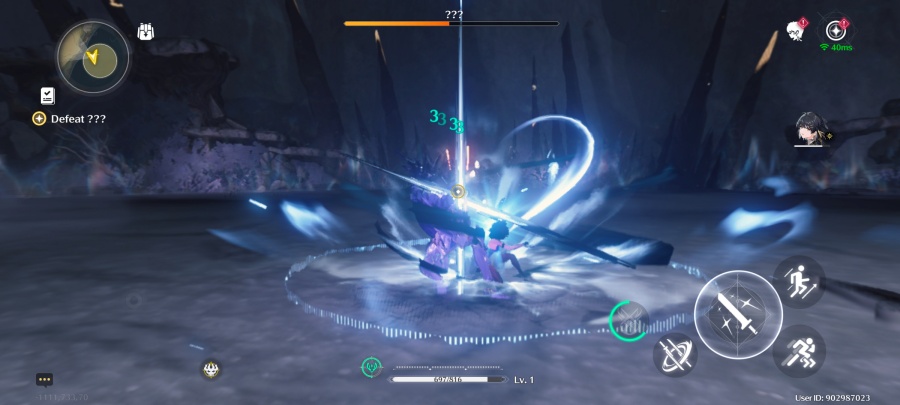
Task: Tap the green circular gauge icon by health bar
Action: [371, 368]
